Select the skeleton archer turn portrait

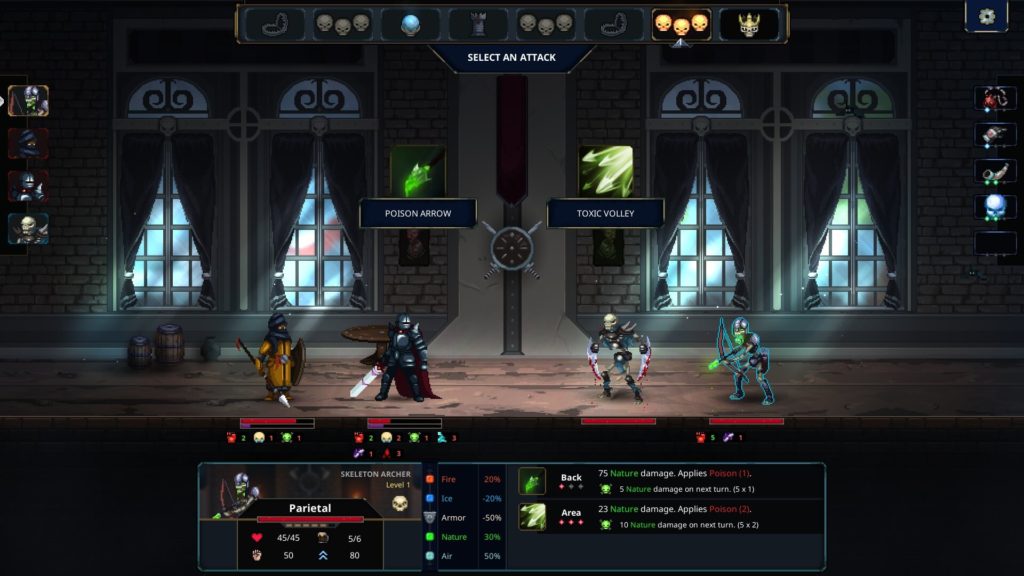[28, 100]
